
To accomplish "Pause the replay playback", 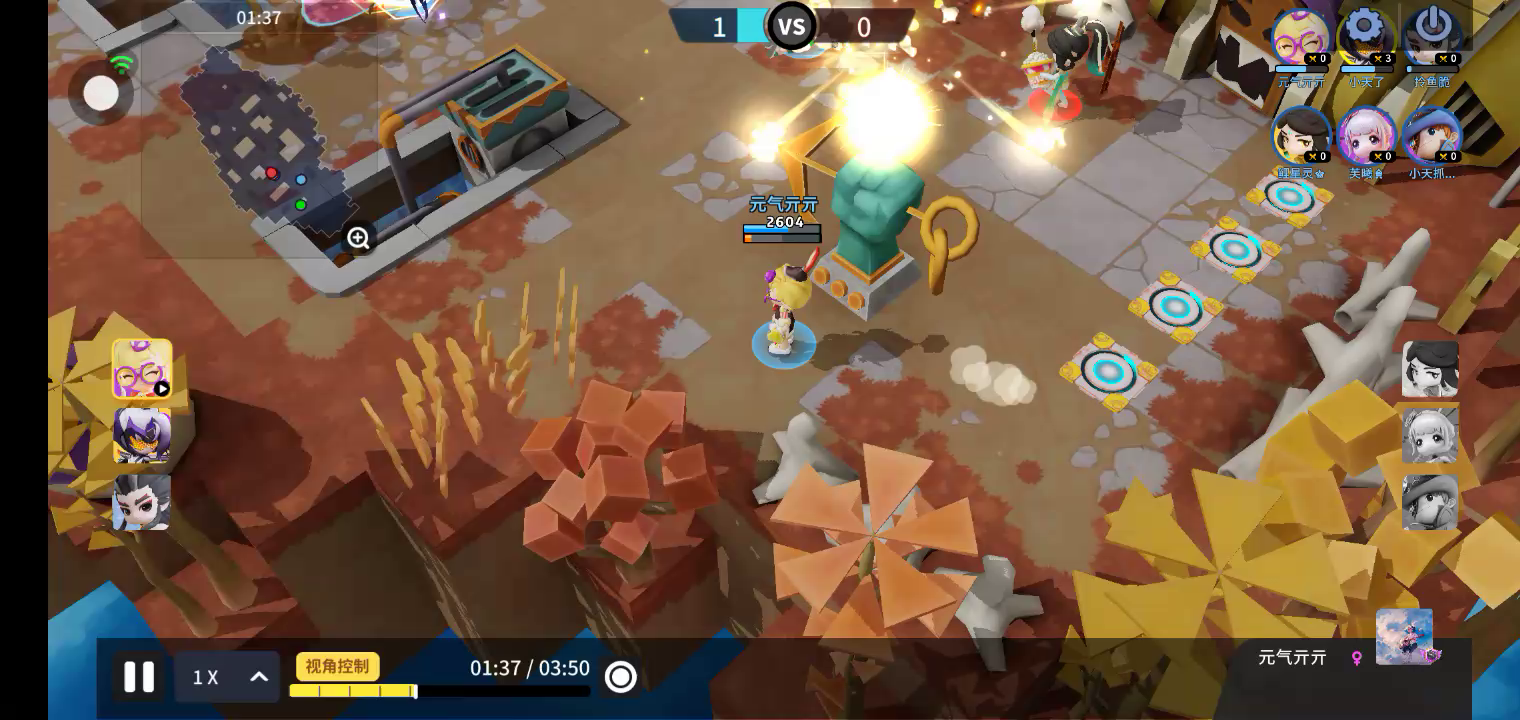I will click(139, 677).
